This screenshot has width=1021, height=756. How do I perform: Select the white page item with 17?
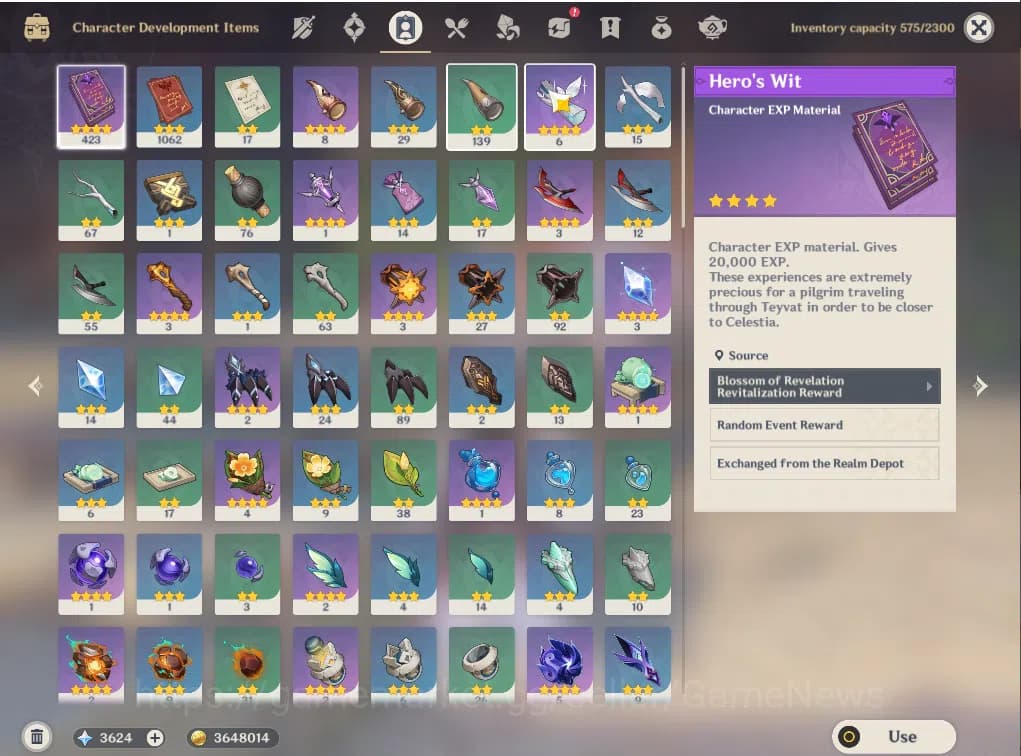(x=247, y=107)
